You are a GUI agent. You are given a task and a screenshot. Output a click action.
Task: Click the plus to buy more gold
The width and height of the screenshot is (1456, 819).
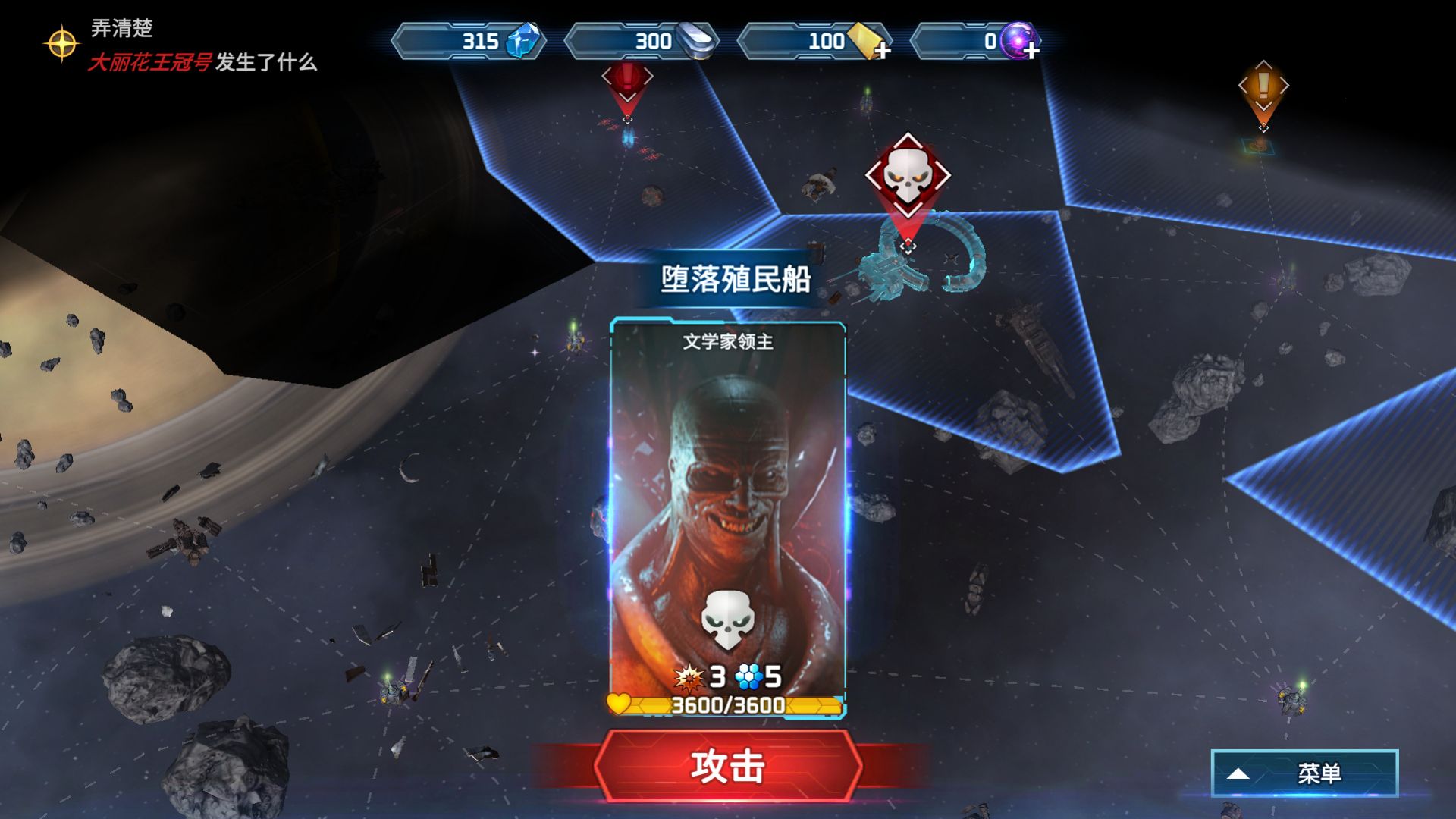(882, 49)
